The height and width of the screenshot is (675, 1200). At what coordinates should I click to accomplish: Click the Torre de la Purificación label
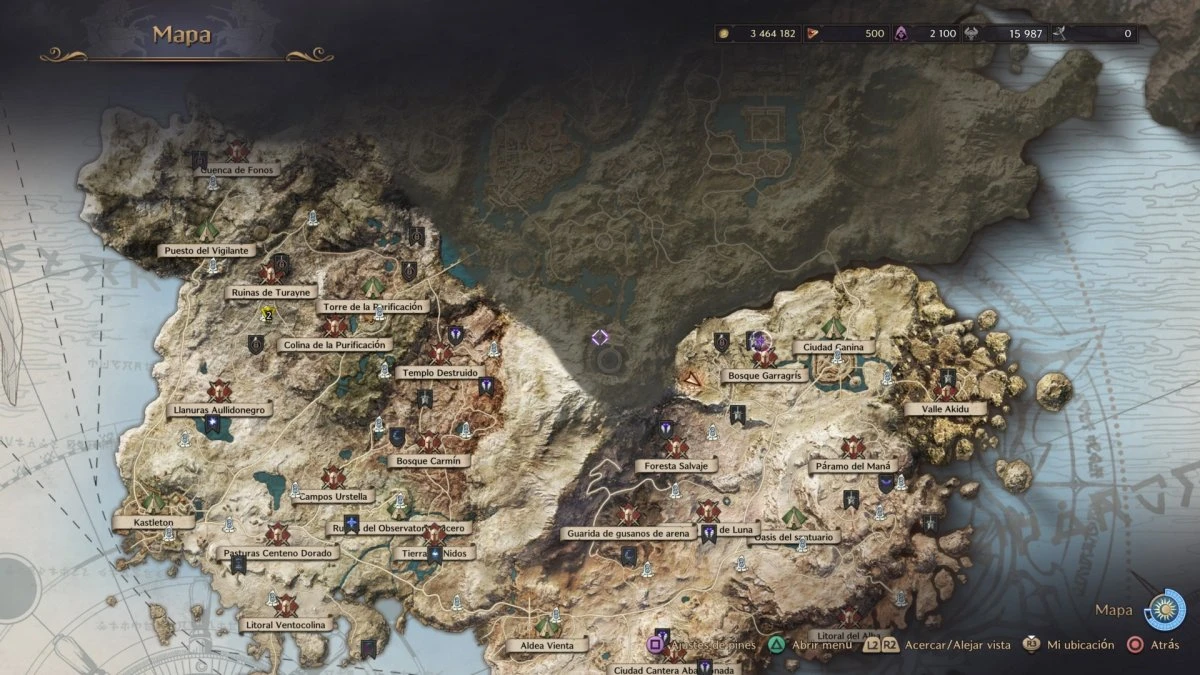point(372,307)
